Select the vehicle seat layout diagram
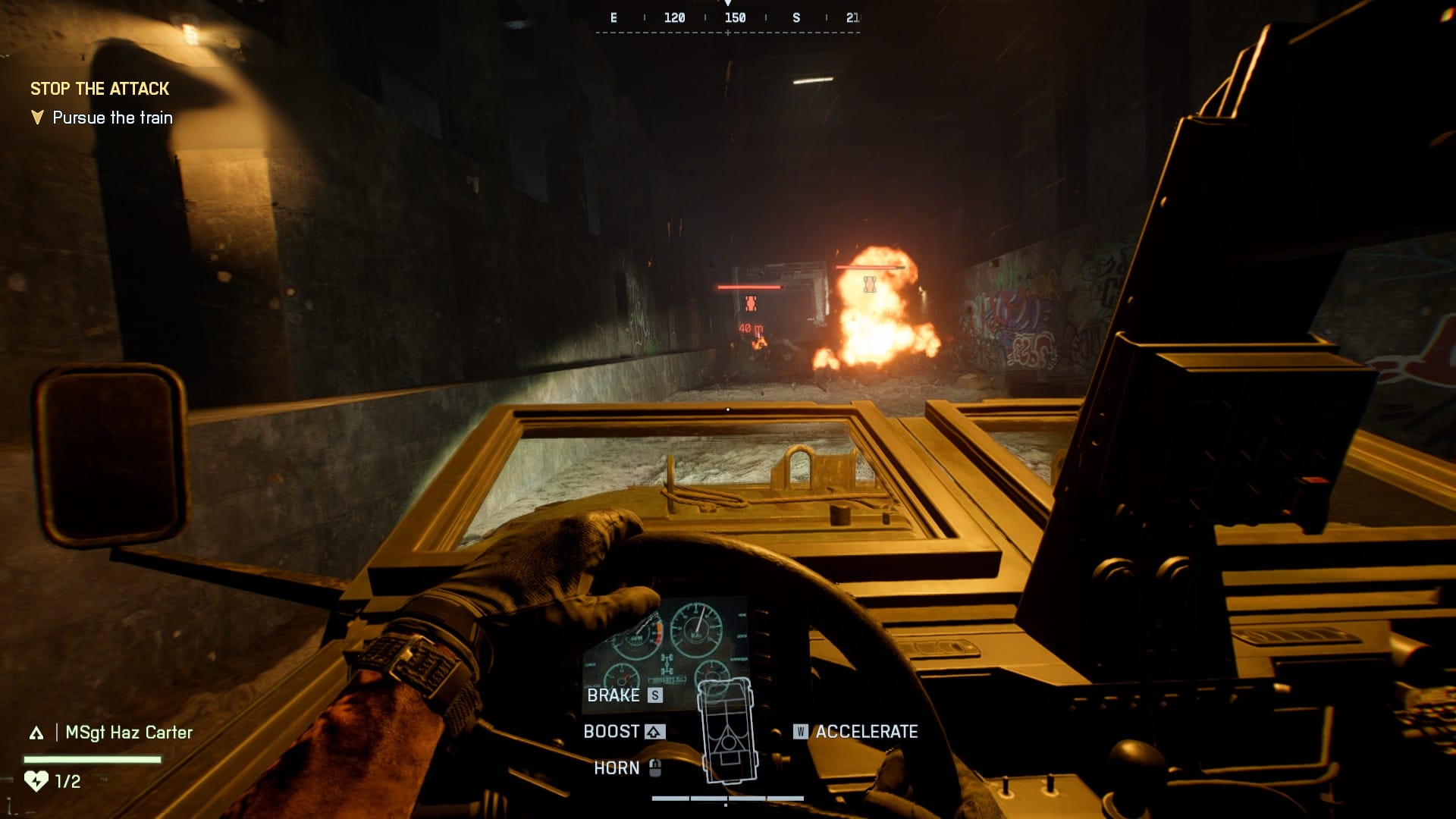Screen dimensions: 1456x819 [x=728, y=730]
